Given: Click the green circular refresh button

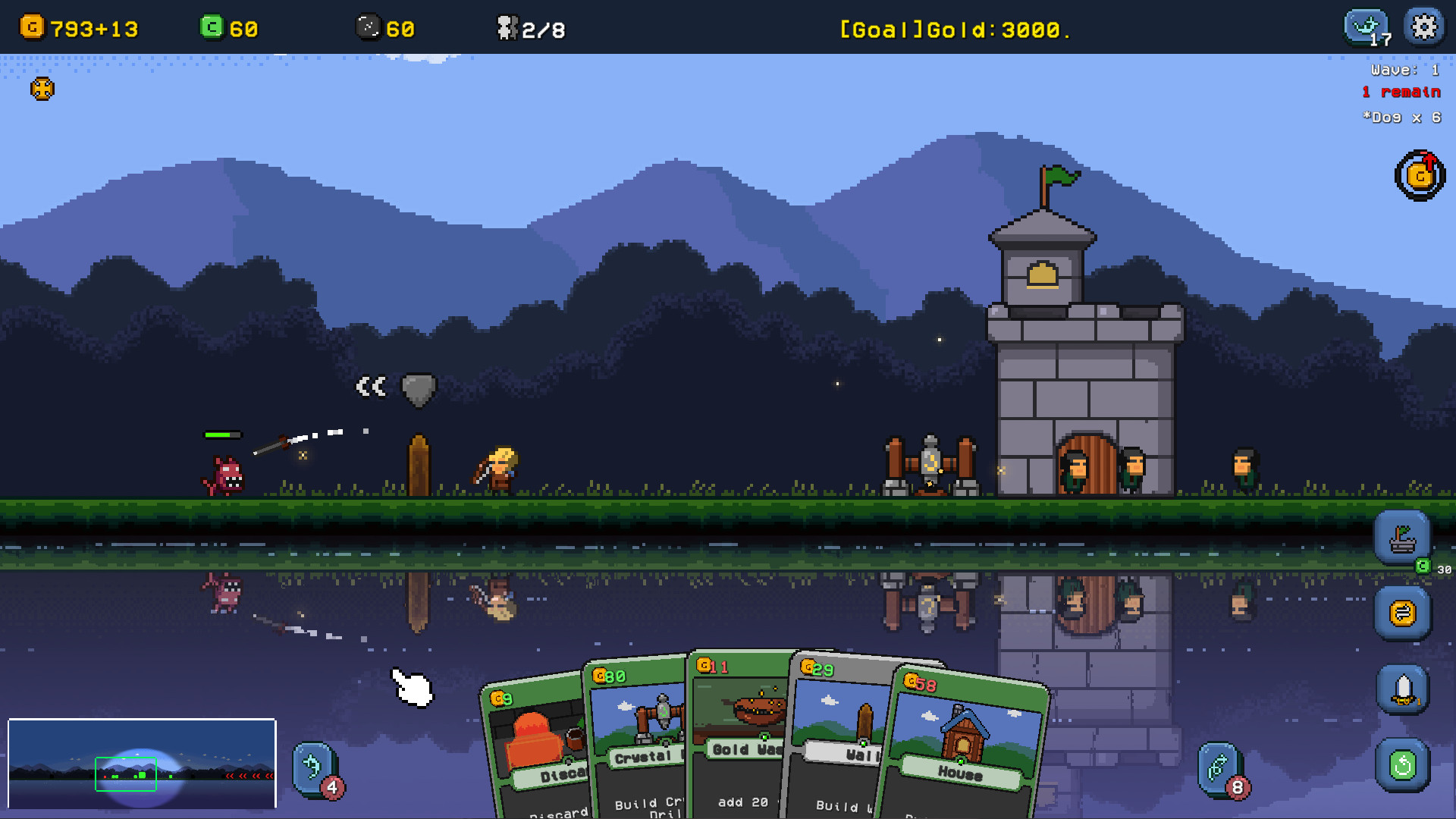Looking at the screenshot, I should [1402, 765].
